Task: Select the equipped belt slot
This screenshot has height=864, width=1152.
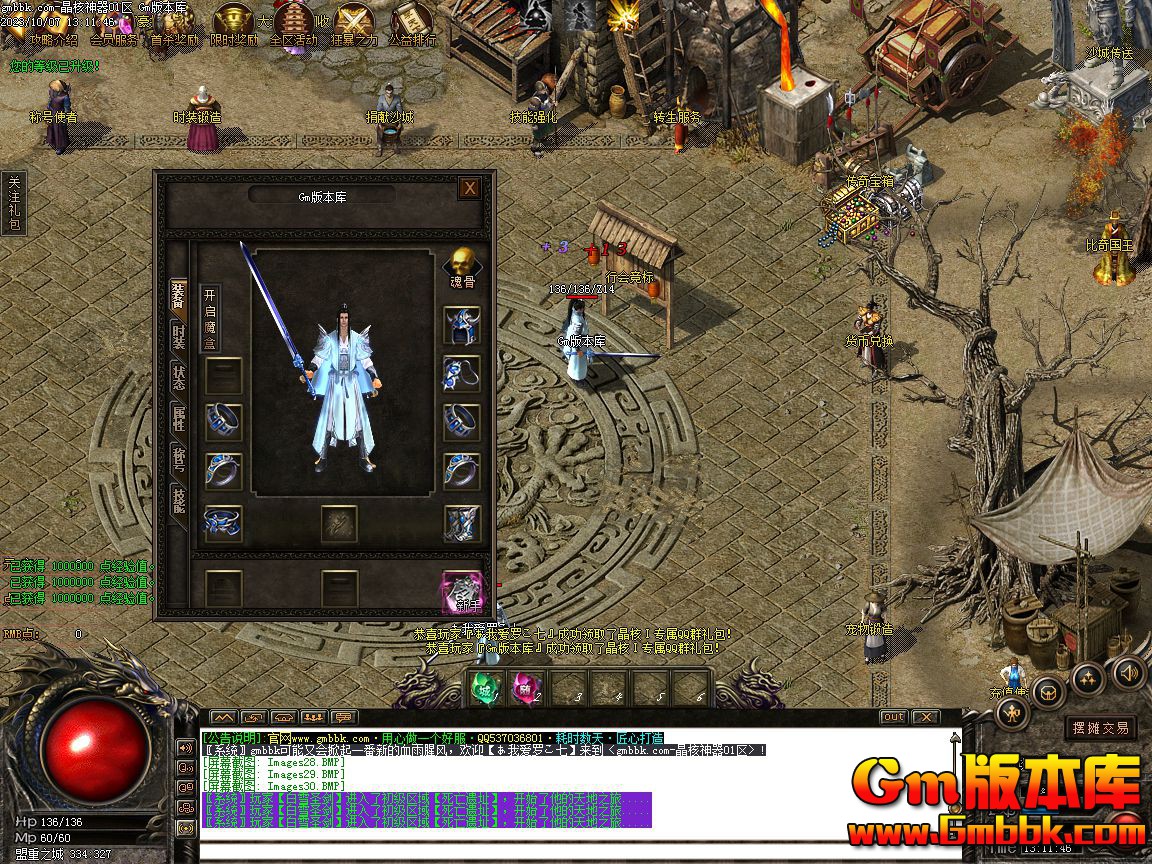Action: point(223,523)
